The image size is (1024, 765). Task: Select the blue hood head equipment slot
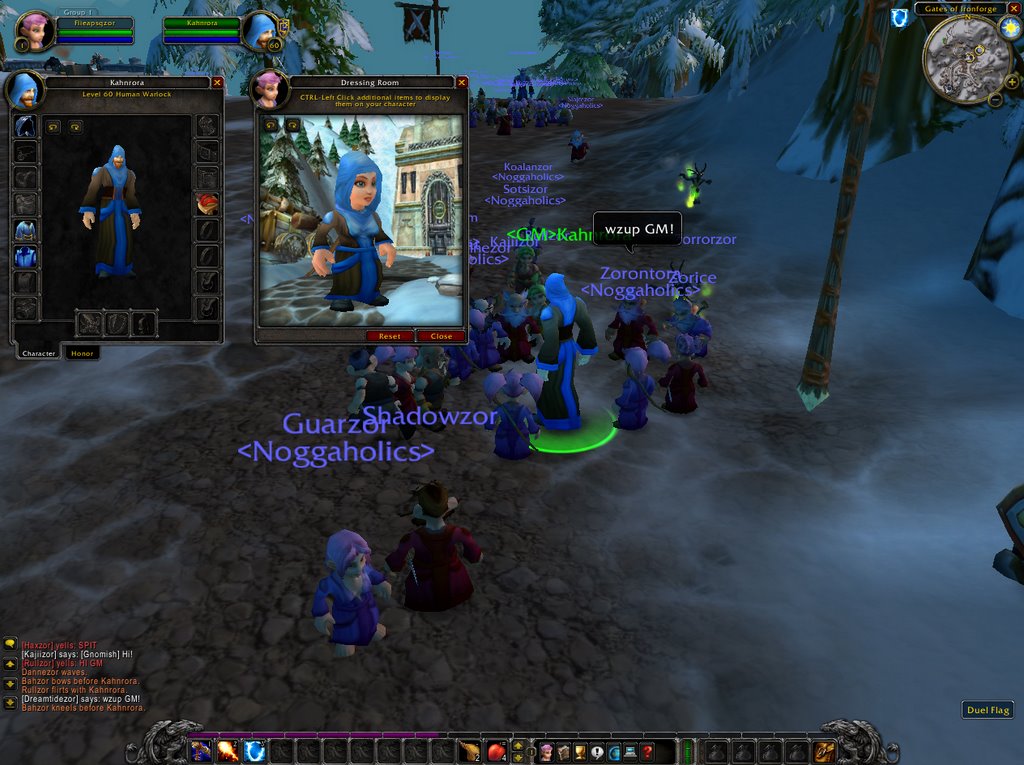click(26, 127)
